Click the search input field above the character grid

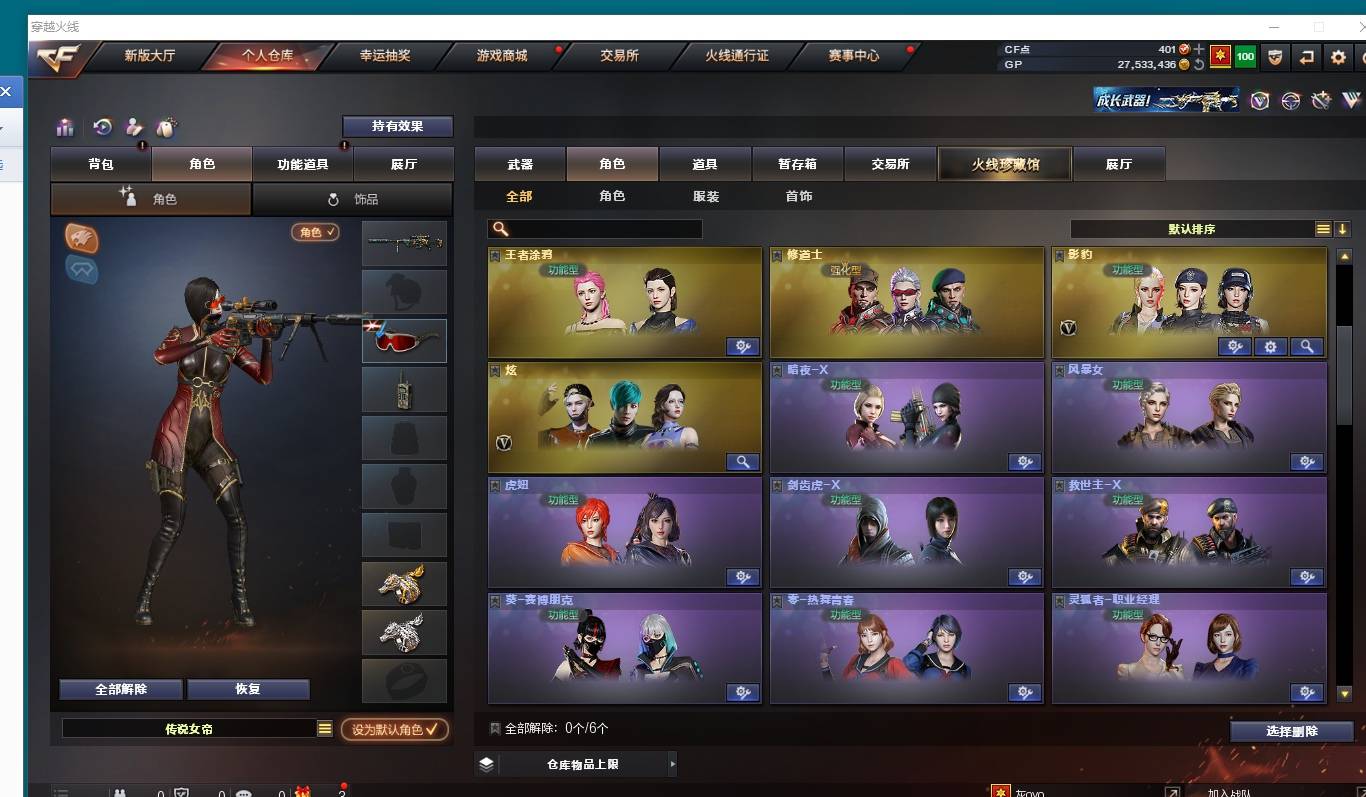pyautogui.click(x=595, y=229)
